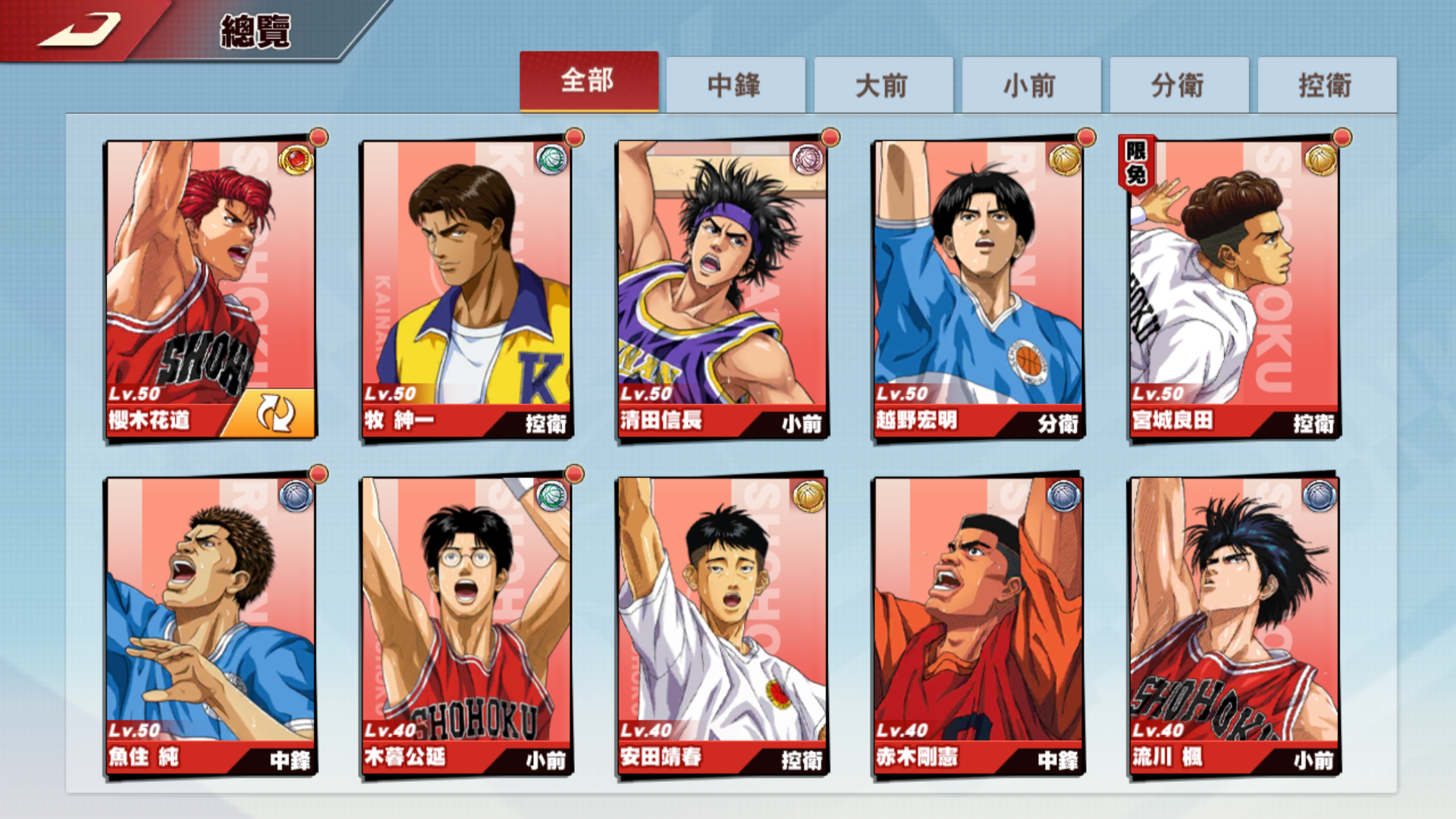Select the 小前 position filter

1031,86
